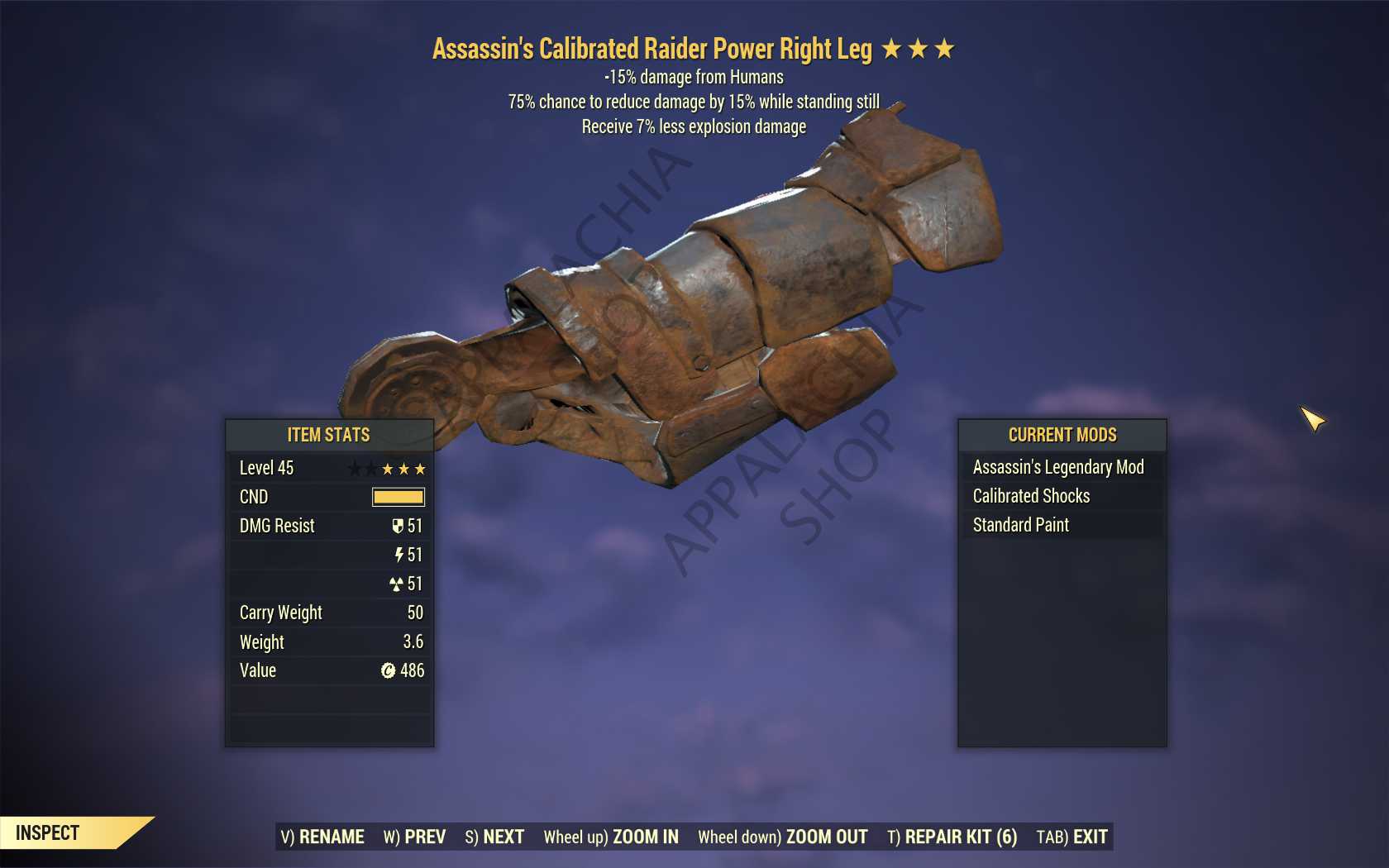
Task: Show the next item with Next
Action: [x=494, y=837]
